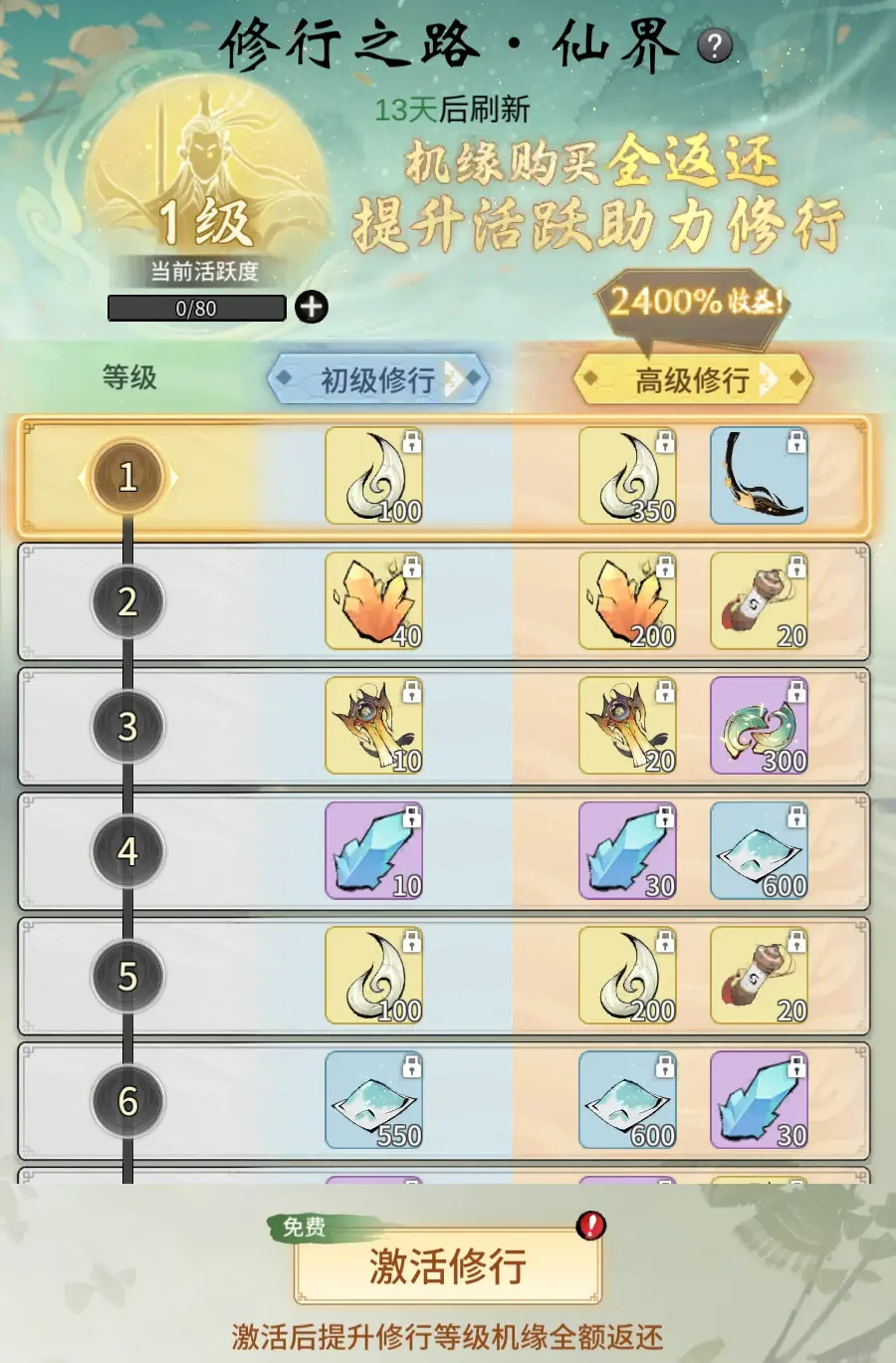Pick level 6 basic cloth reward x550
The image size is (896, 1363).
(x=374, y=1101)
